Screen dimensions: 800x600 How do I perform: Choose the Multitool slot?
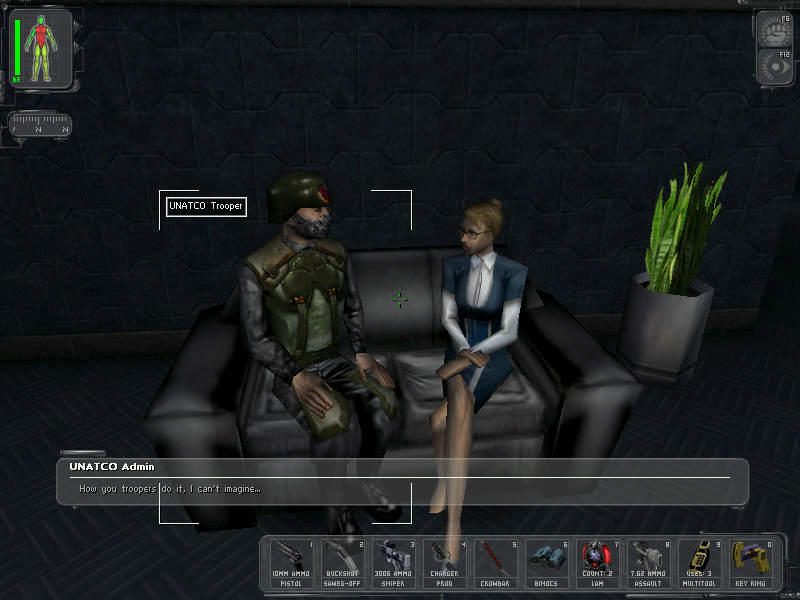699,561
